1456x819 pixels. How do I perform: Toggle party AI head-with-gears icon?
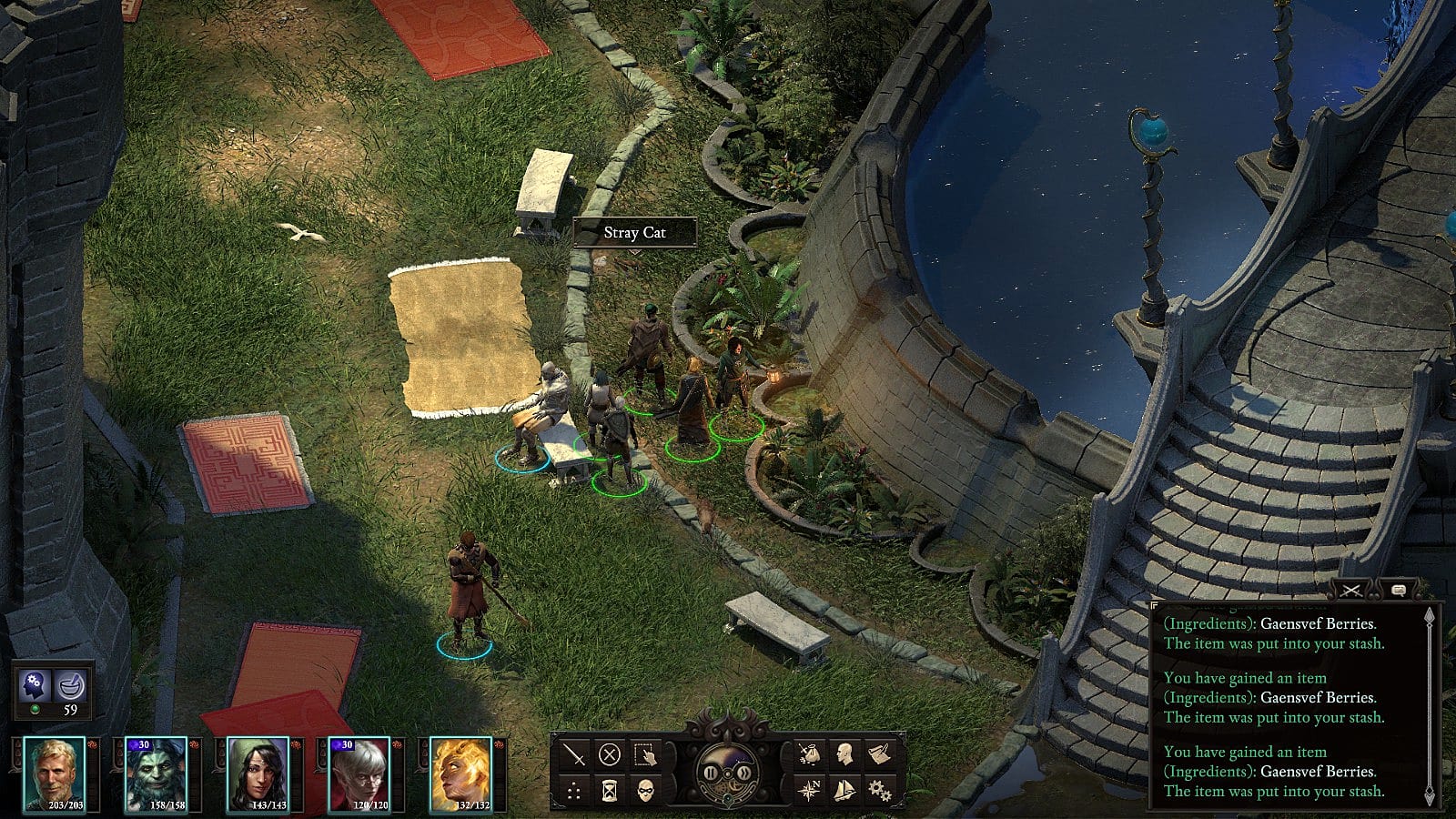(x=35, y=683)
